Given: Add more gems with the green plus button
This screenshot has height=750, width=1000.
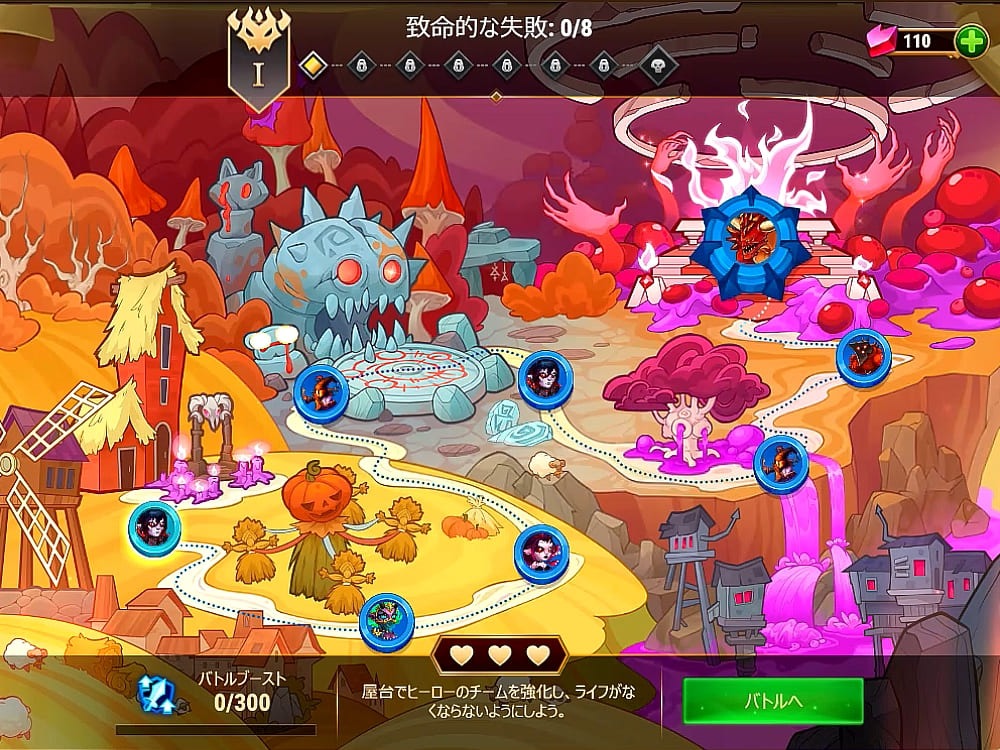Looking at the screenshot, I should click(x=970, y=41).
